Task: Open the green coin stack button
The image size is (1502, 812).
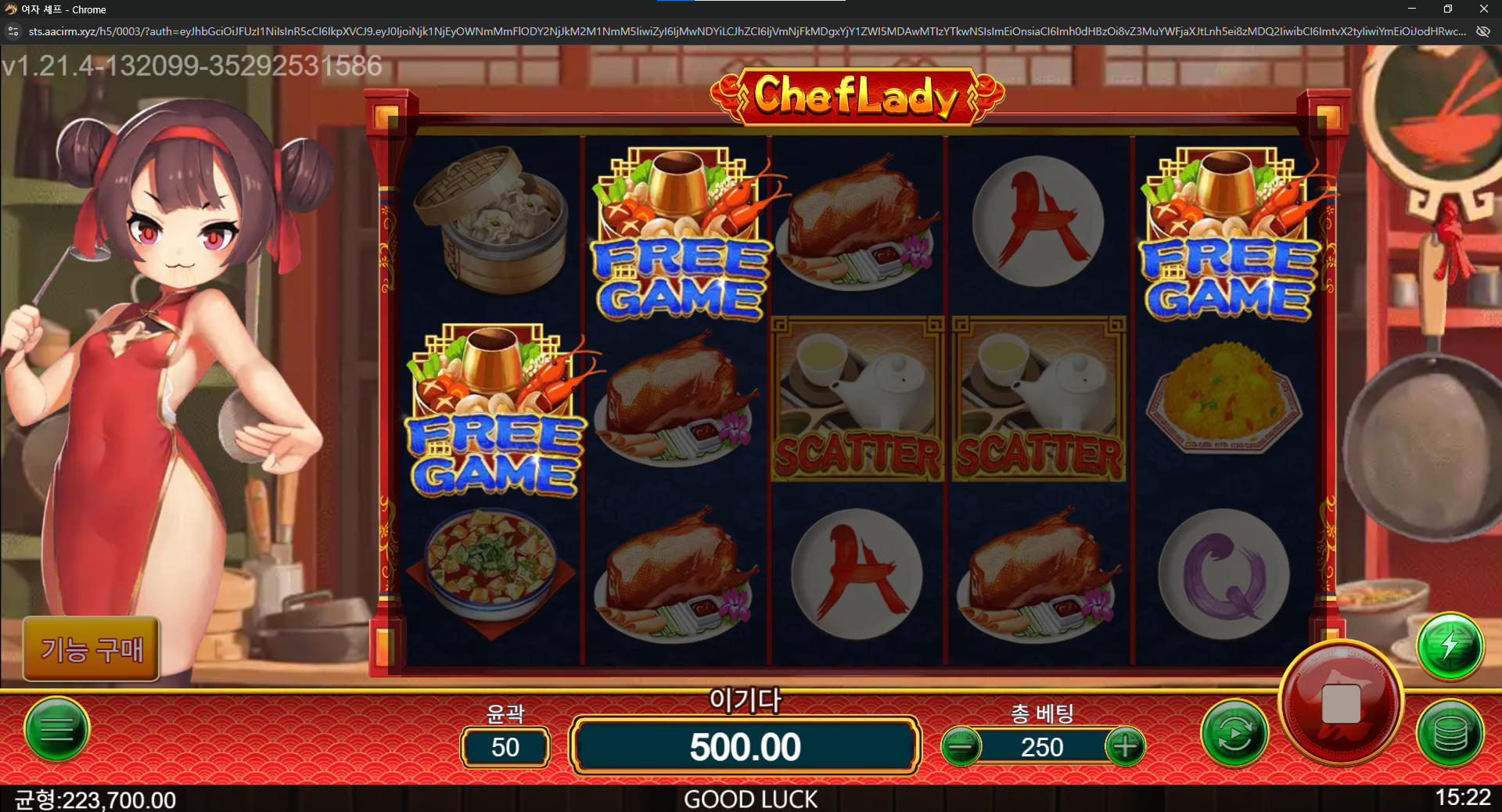Action: point(1450,734)
